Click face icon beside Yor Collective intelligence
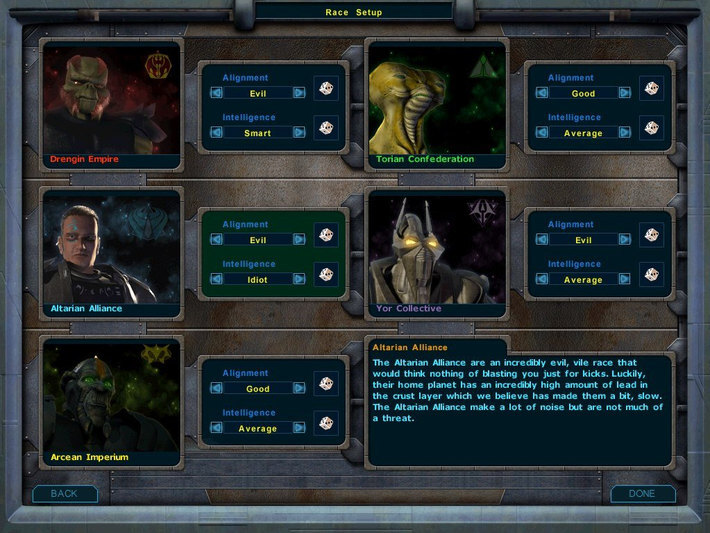Viewport: 710px width, 533px height. (x=652, y=275)
